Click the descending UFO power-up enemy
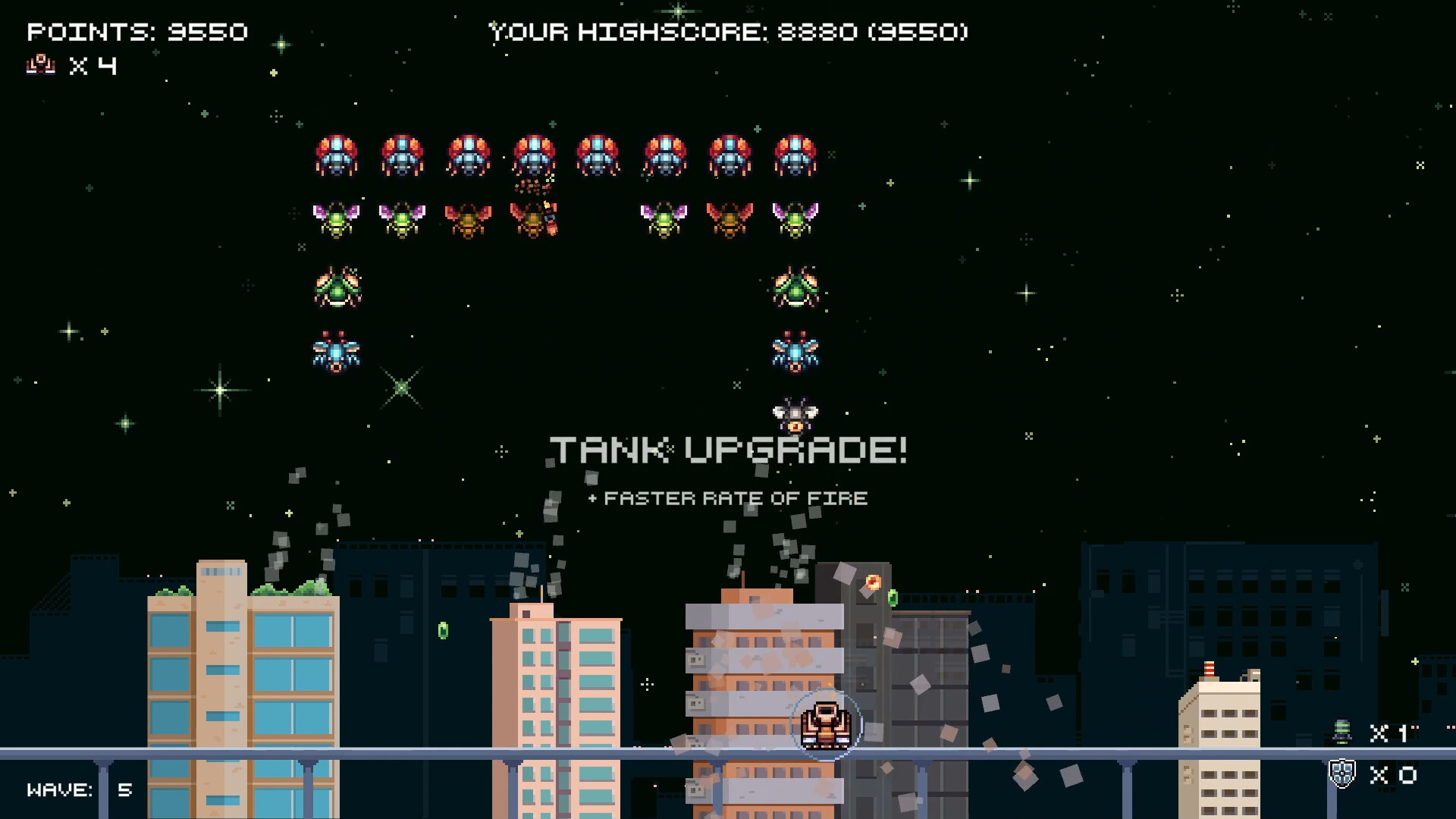 click(x=795, y=413)
